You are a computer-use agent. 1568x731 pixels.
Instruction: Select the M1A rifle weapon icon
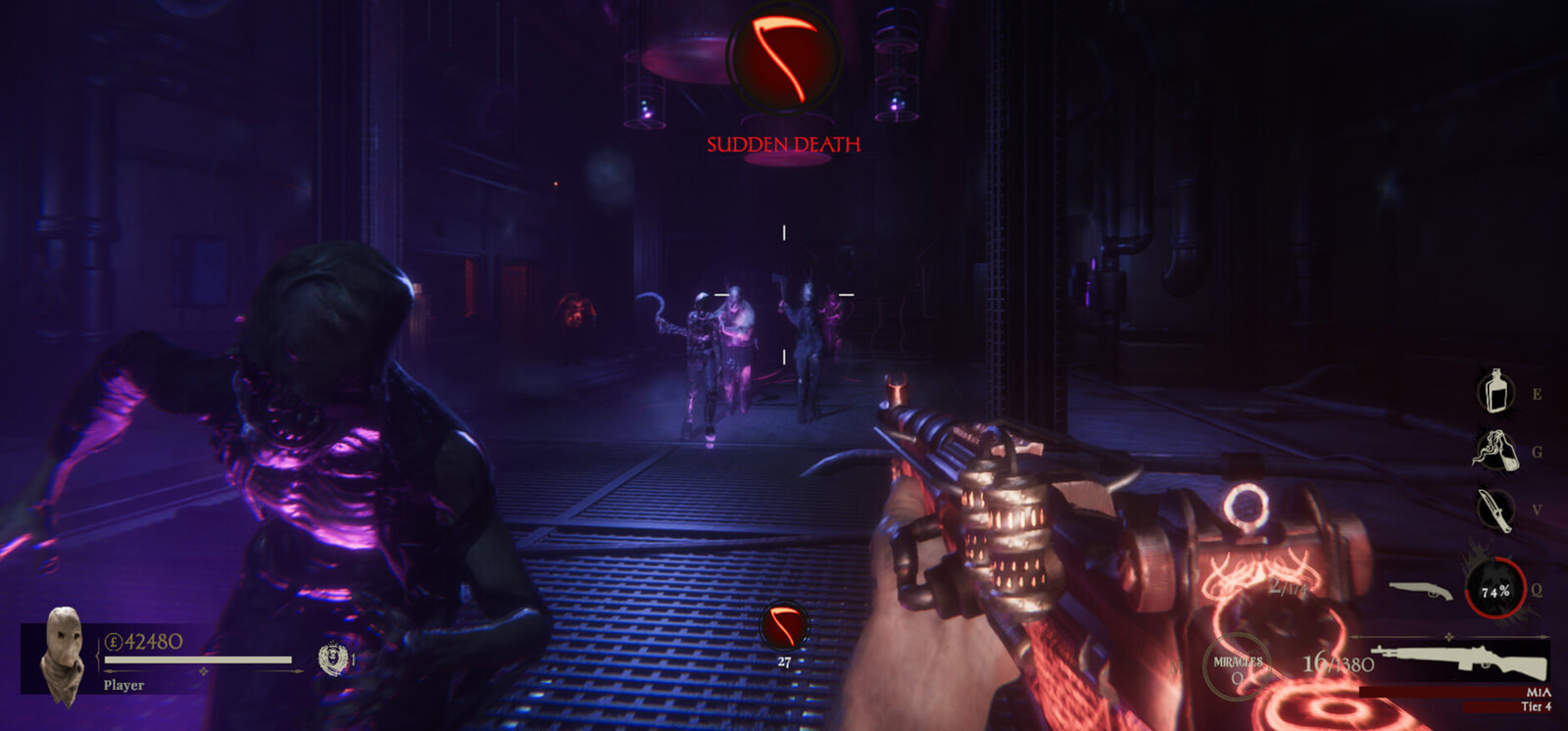1458,660
